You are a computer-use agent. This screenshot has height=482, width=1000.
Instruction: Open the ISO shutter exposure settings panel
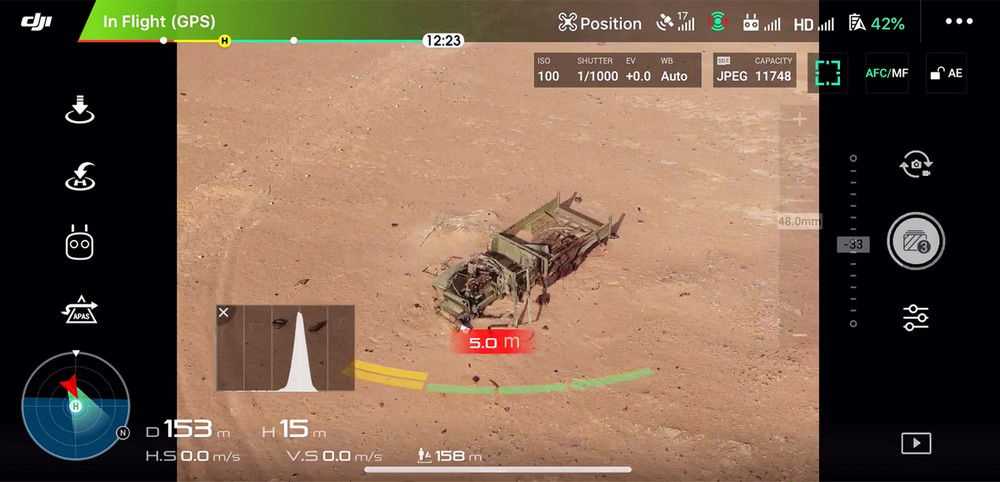pos(616,70)
